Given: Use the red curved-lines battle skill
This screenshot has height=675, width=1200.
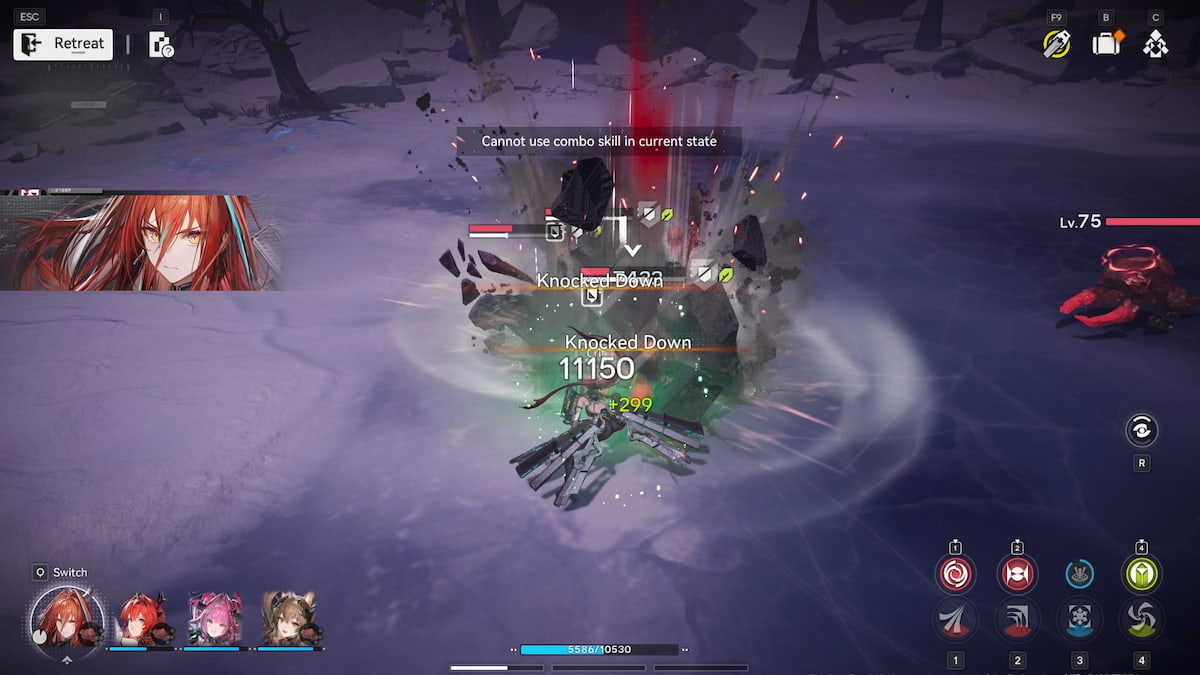Looking at the screenshot, I should pos(1017,620).
